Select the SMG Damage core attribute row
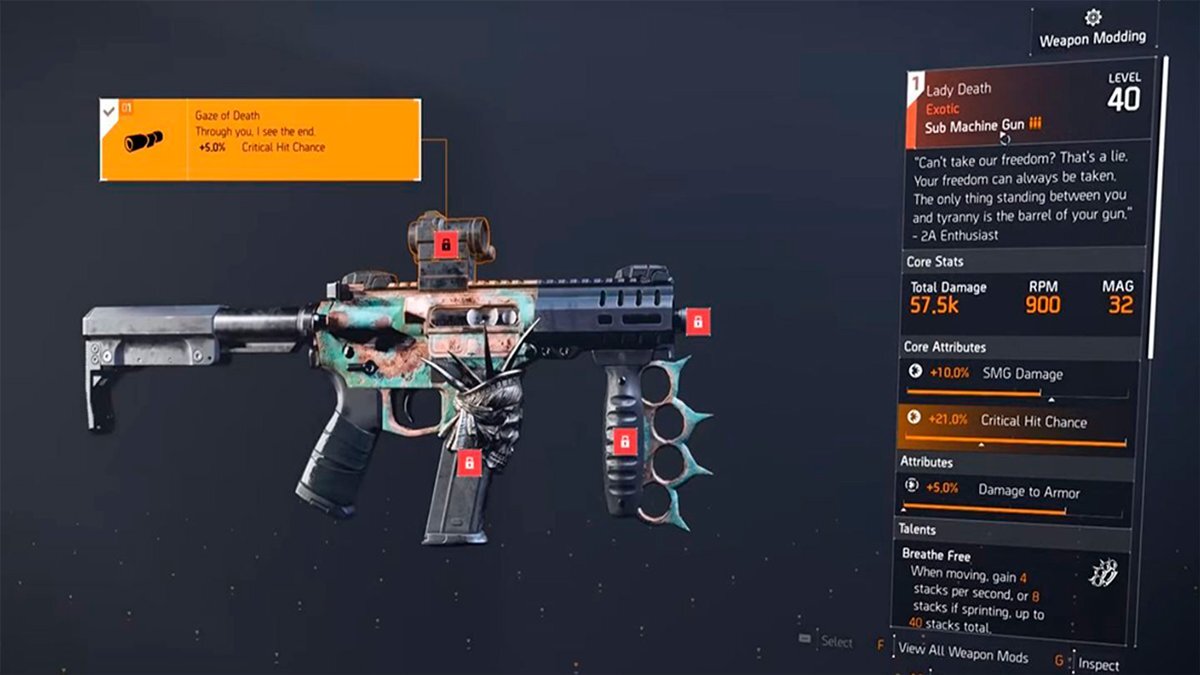 tap(1020, 379)
